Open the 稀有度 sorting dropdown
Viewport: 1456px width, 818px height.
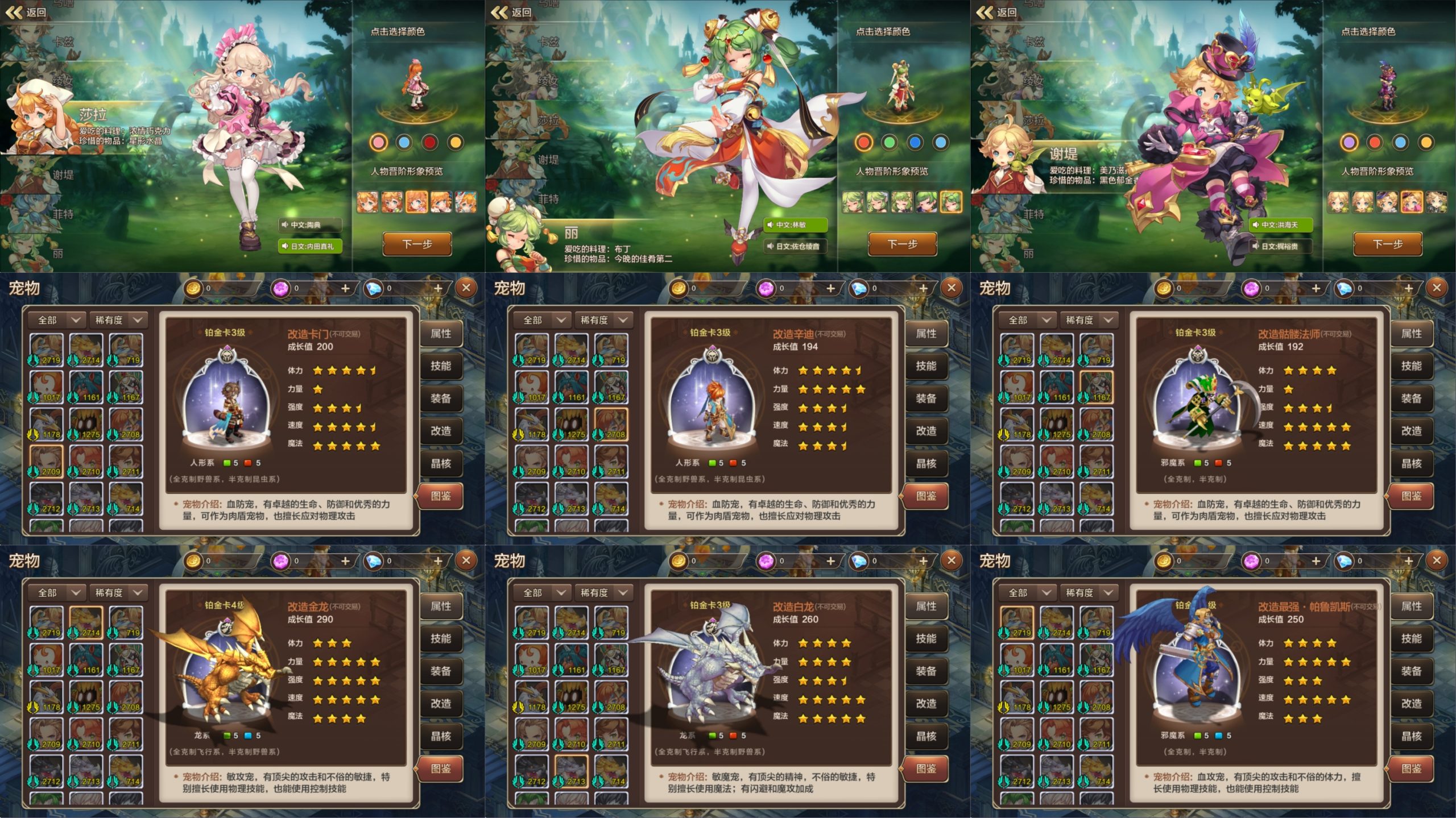pos(118,320)
